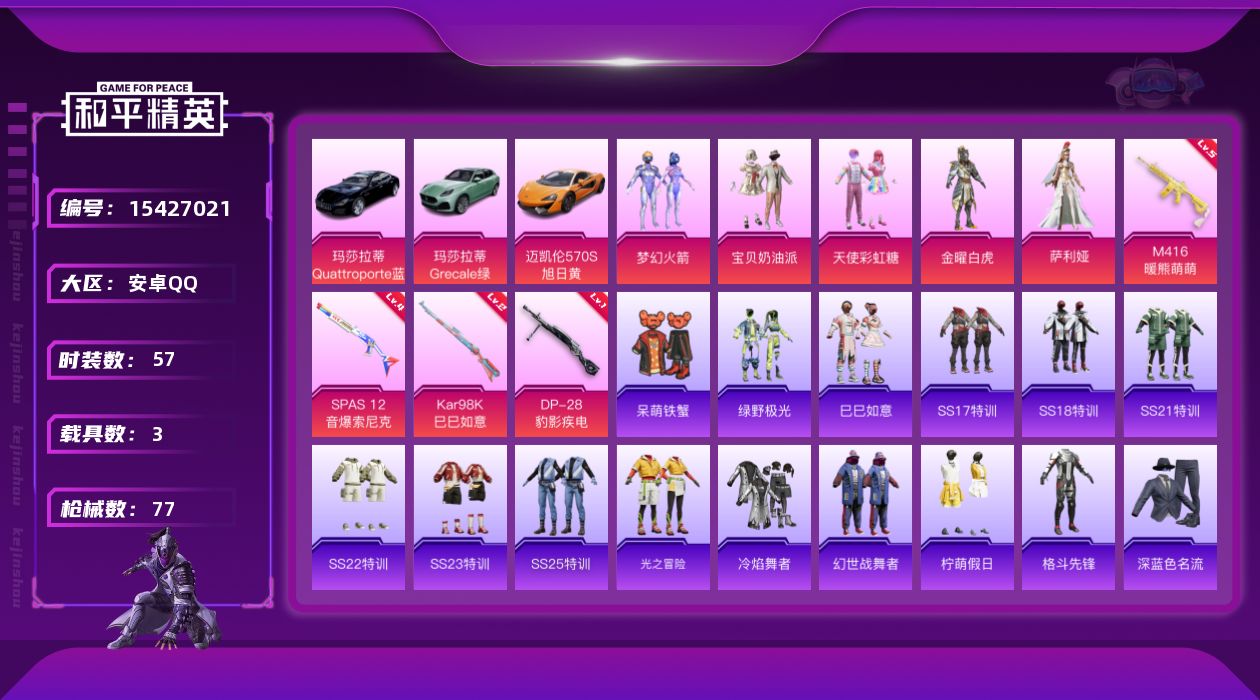Screen dimensions: 1260x700
Task: Choose the 冷焰舞者 outfit card
Action: [764, 517]
